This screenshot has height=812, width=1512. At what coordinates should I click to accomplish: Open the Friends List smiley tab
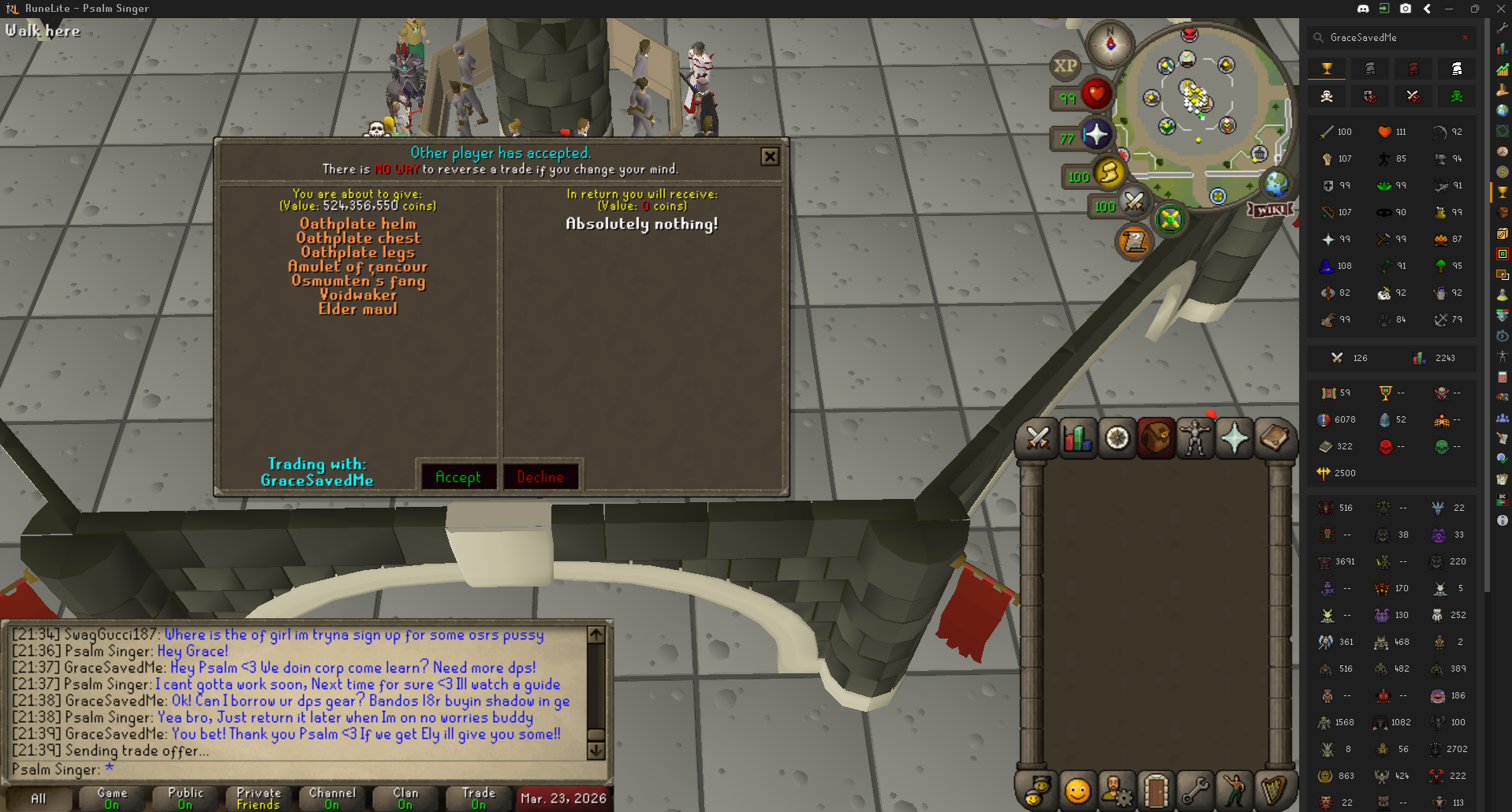point(1077,790)
